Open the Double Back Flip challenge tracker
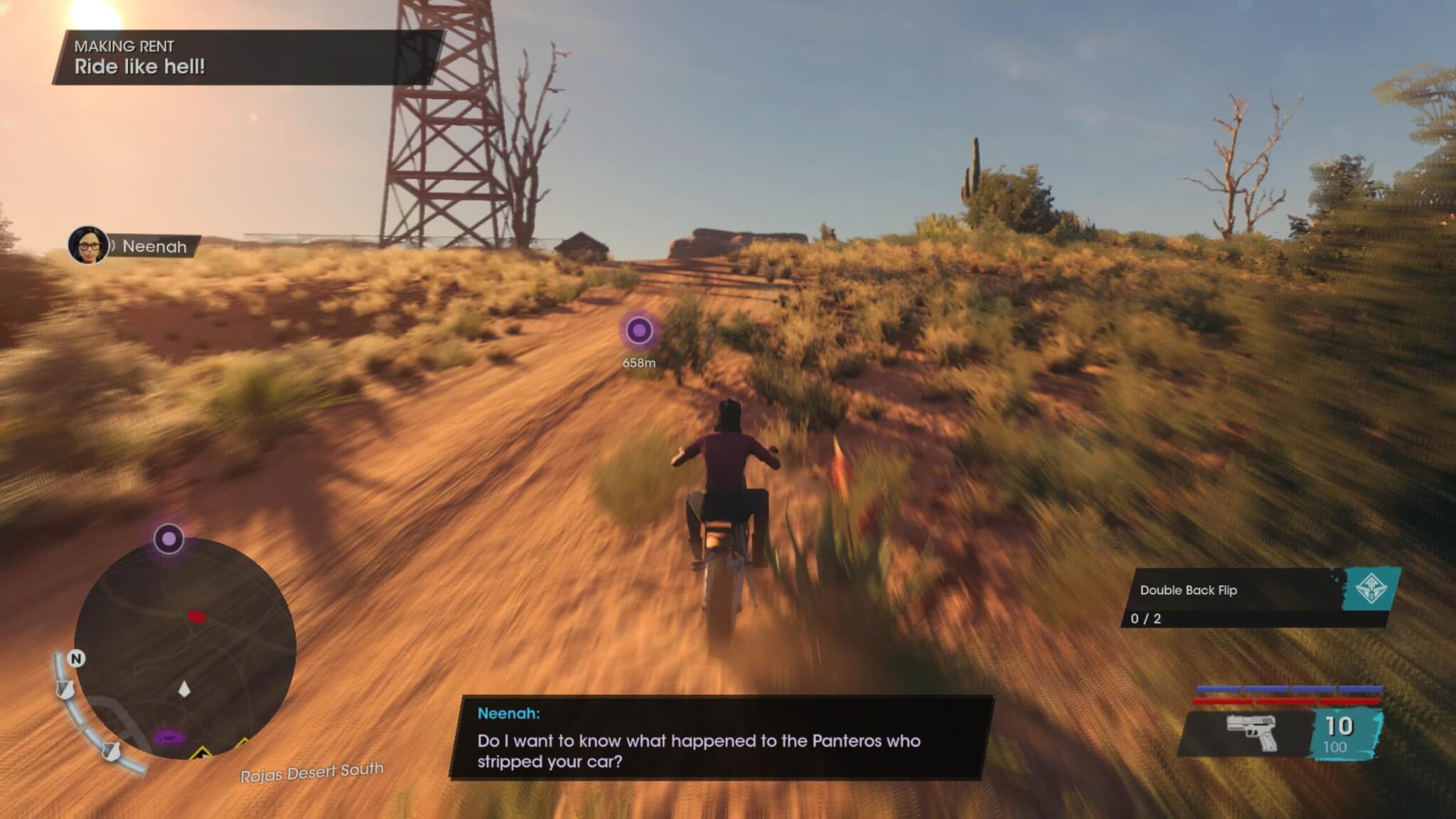Image resolution: width=1456 pixels, height=819 pixels. [x=1260, y=598]
